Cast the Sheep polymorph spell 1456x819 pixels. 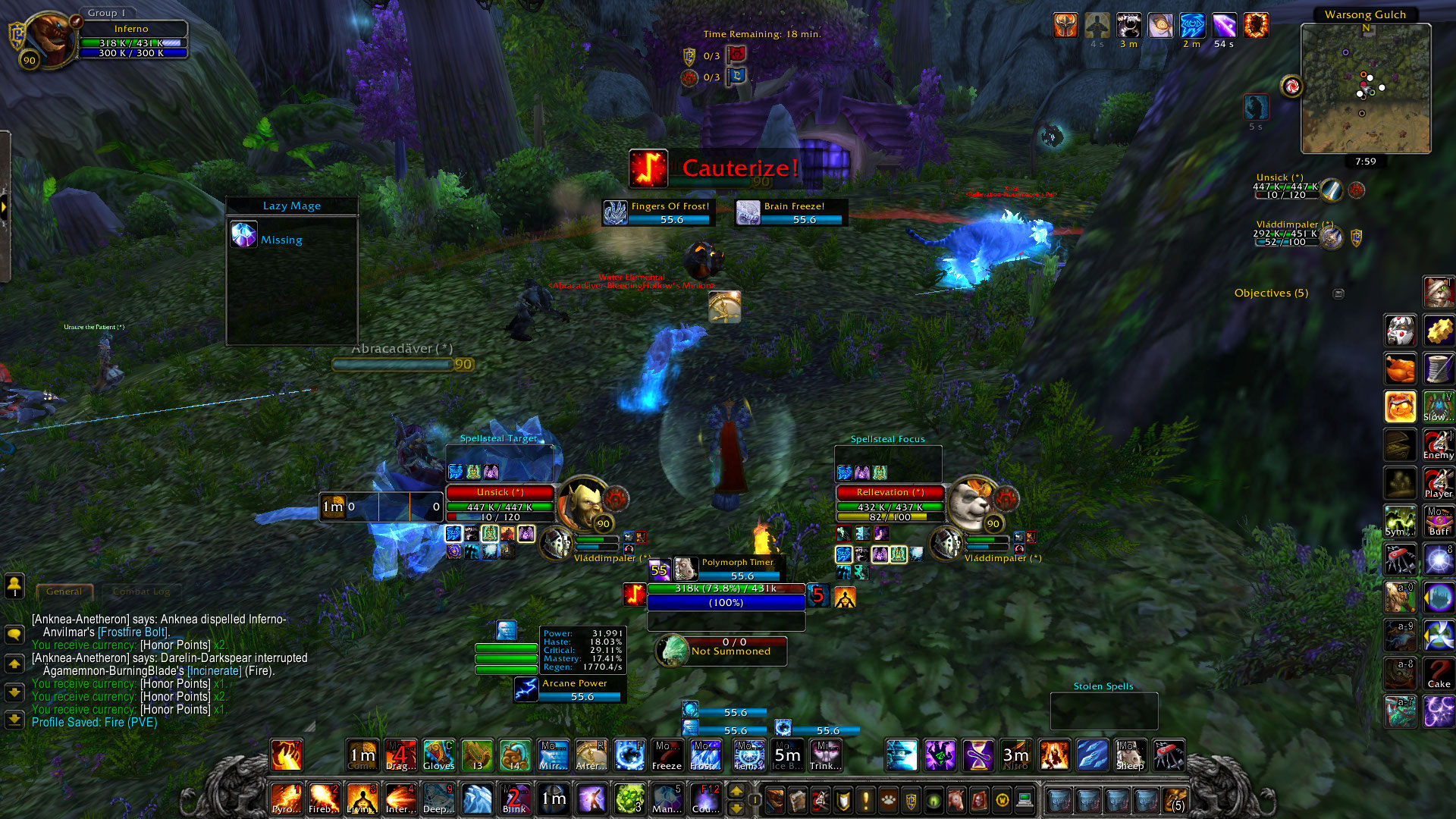(1130, 755)
